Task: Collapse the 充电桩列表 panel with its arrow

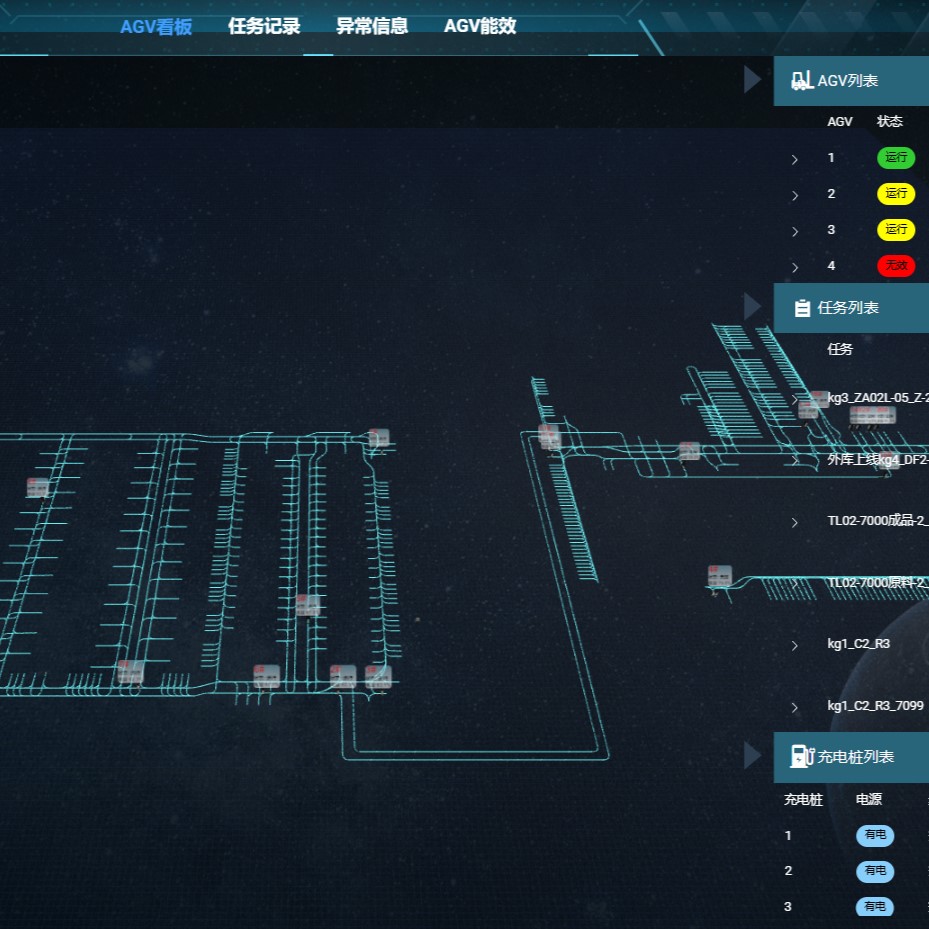Action: click(x=753, y=756)
